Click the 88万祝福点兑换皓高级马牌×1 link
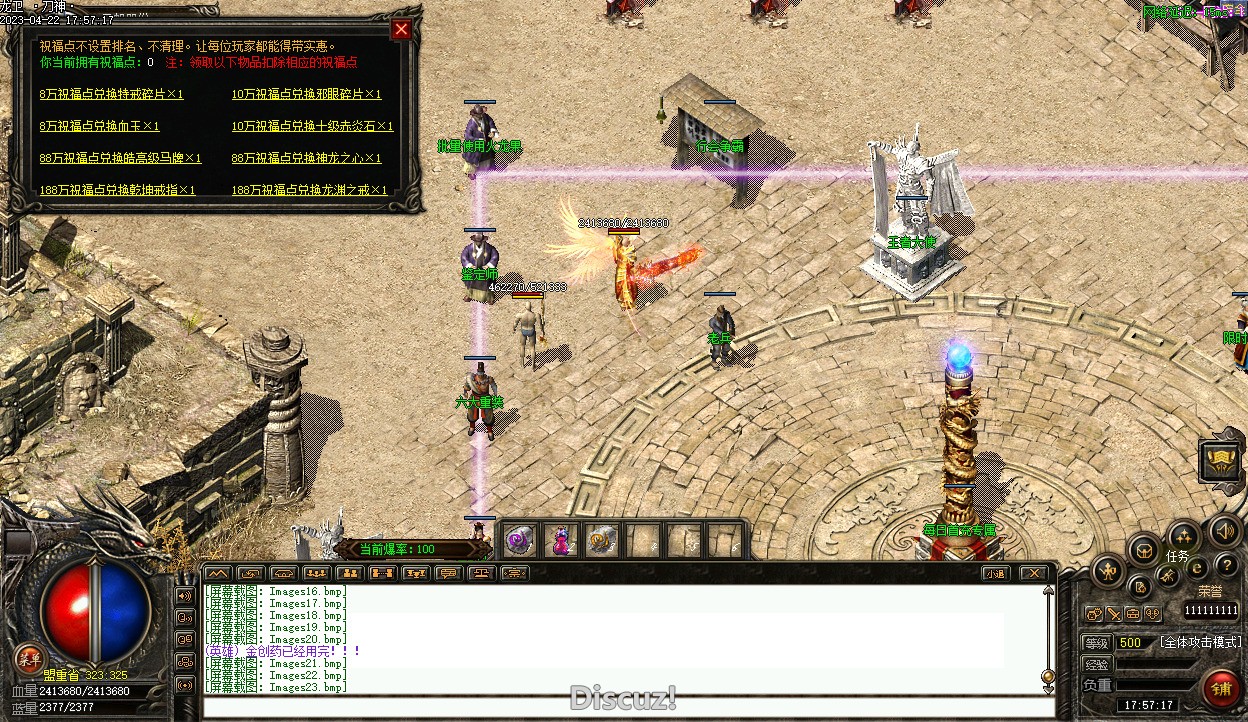Image resolution: width=1248 pixels, height=722 pixels. (120, 158)
